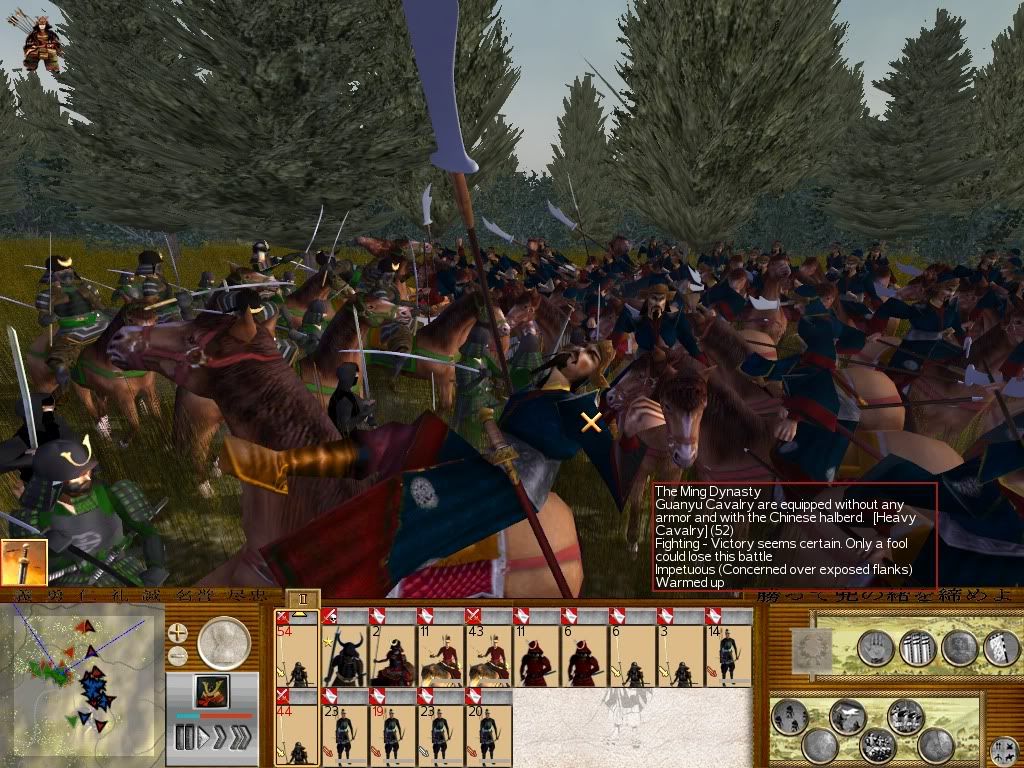Click the samurai helmet icon above speed controls
This screenshot has width=1024, height=768.
click(211, 692)
